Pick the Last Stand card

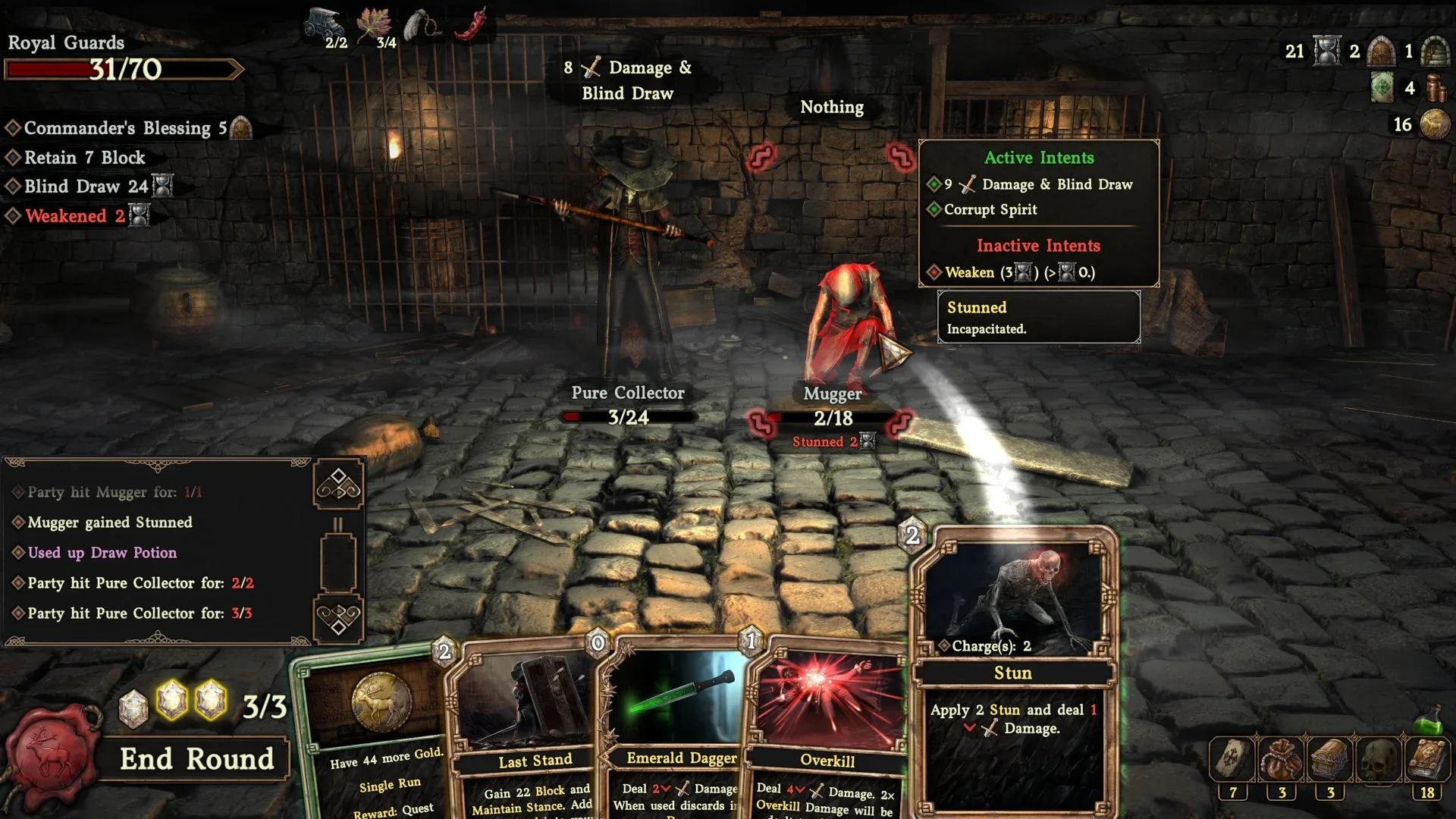pos(535,760)
